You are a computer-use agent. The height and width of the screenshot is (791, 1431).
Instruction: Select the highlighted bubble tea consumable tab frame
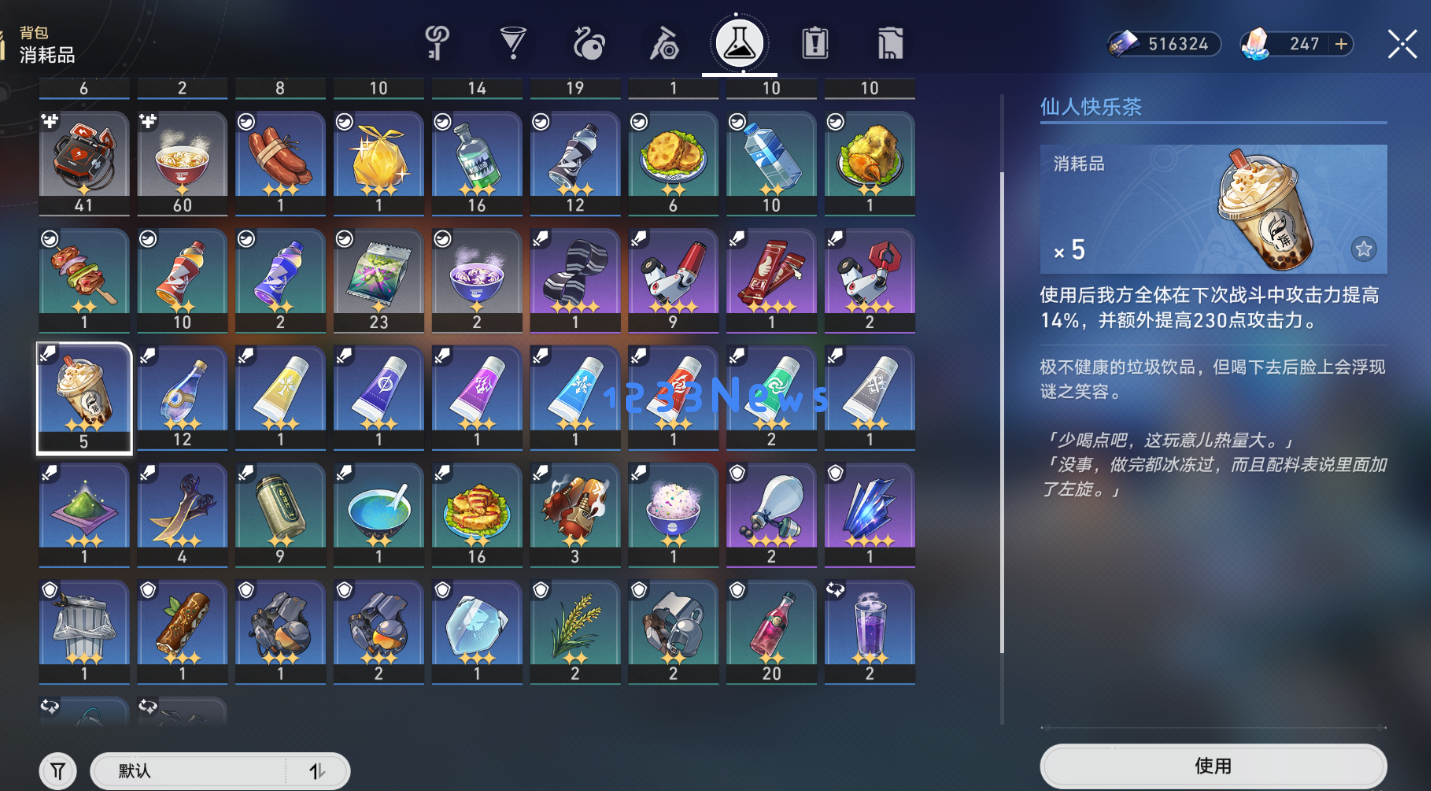[x=84, y=397]
